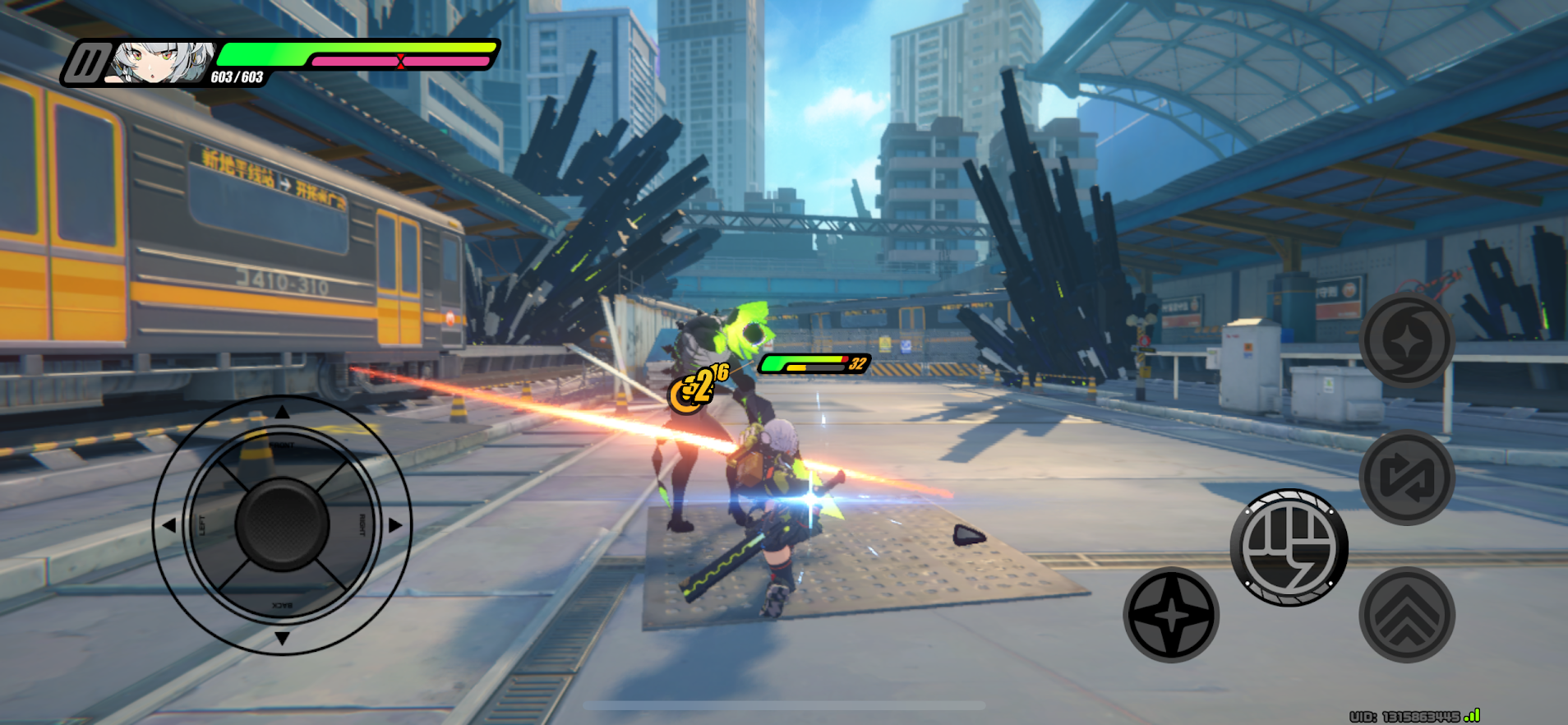Tap the joystick's left arrow
This screenshot has height=725, width=1568.
(169, 524)
